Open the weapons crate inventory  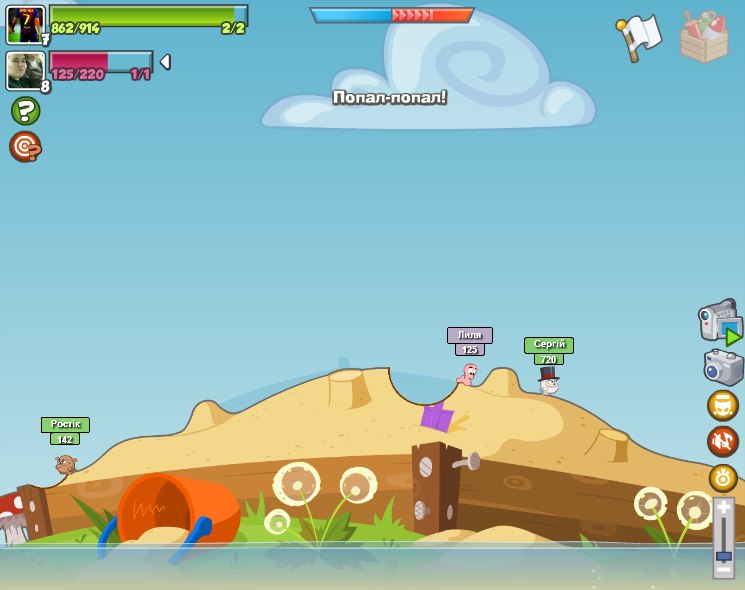tap(704, 38)
